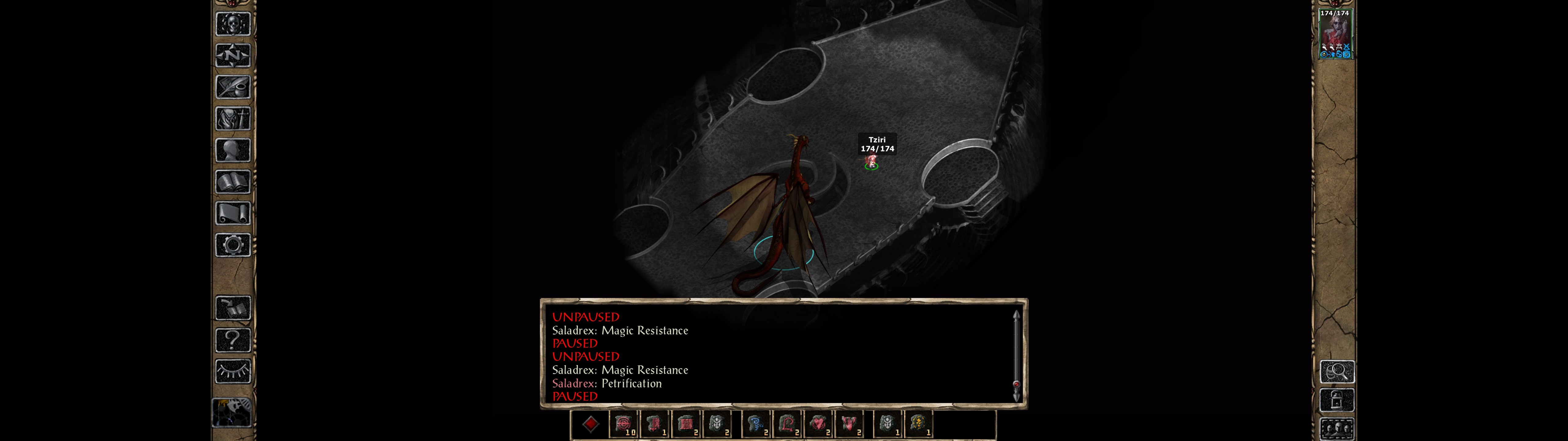Click the message log scrollbar
Viewport: 1568px width, 441px height.
click(x=1016, y=356)
